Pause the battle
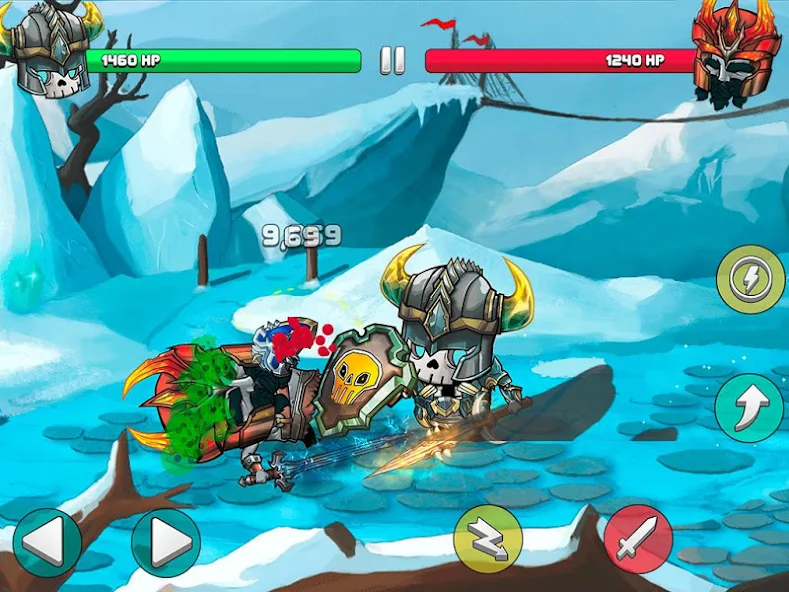The width and height of the screenshot is (789, 592). (x=393, y=61)
